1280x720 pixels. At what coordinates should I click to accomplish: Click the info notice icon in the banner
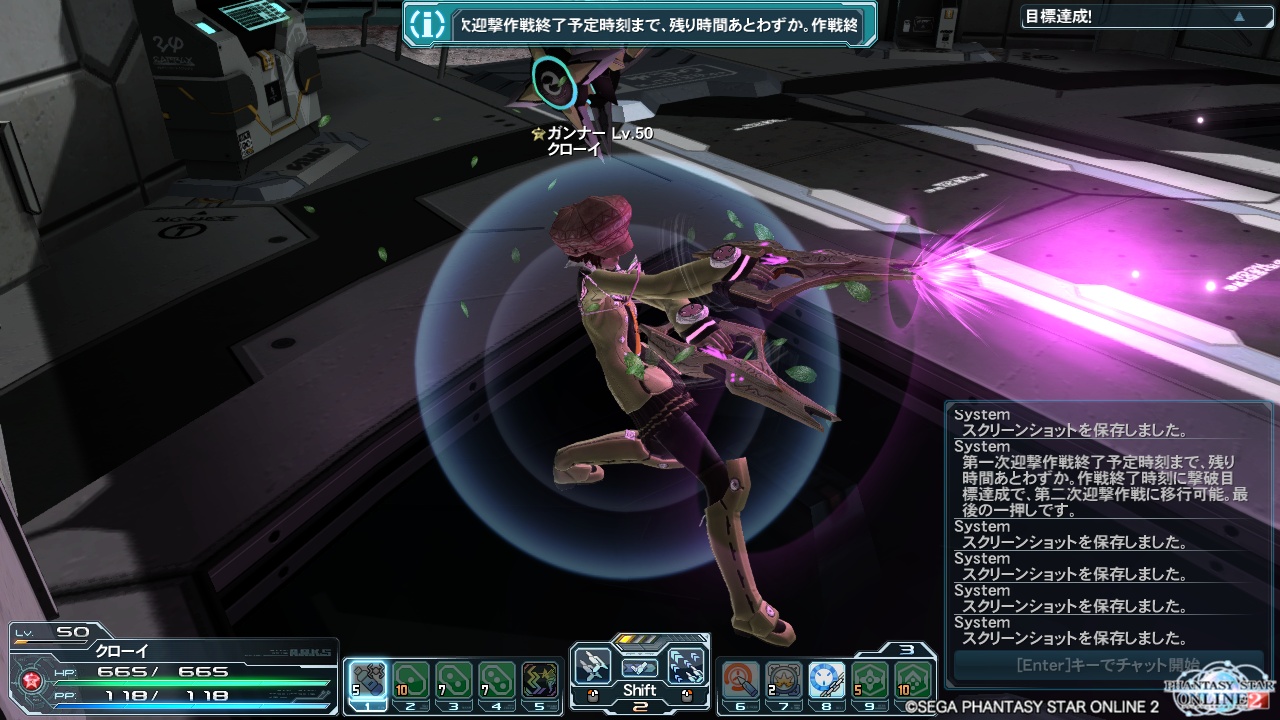pyautogui.click(x=428, y=25)
